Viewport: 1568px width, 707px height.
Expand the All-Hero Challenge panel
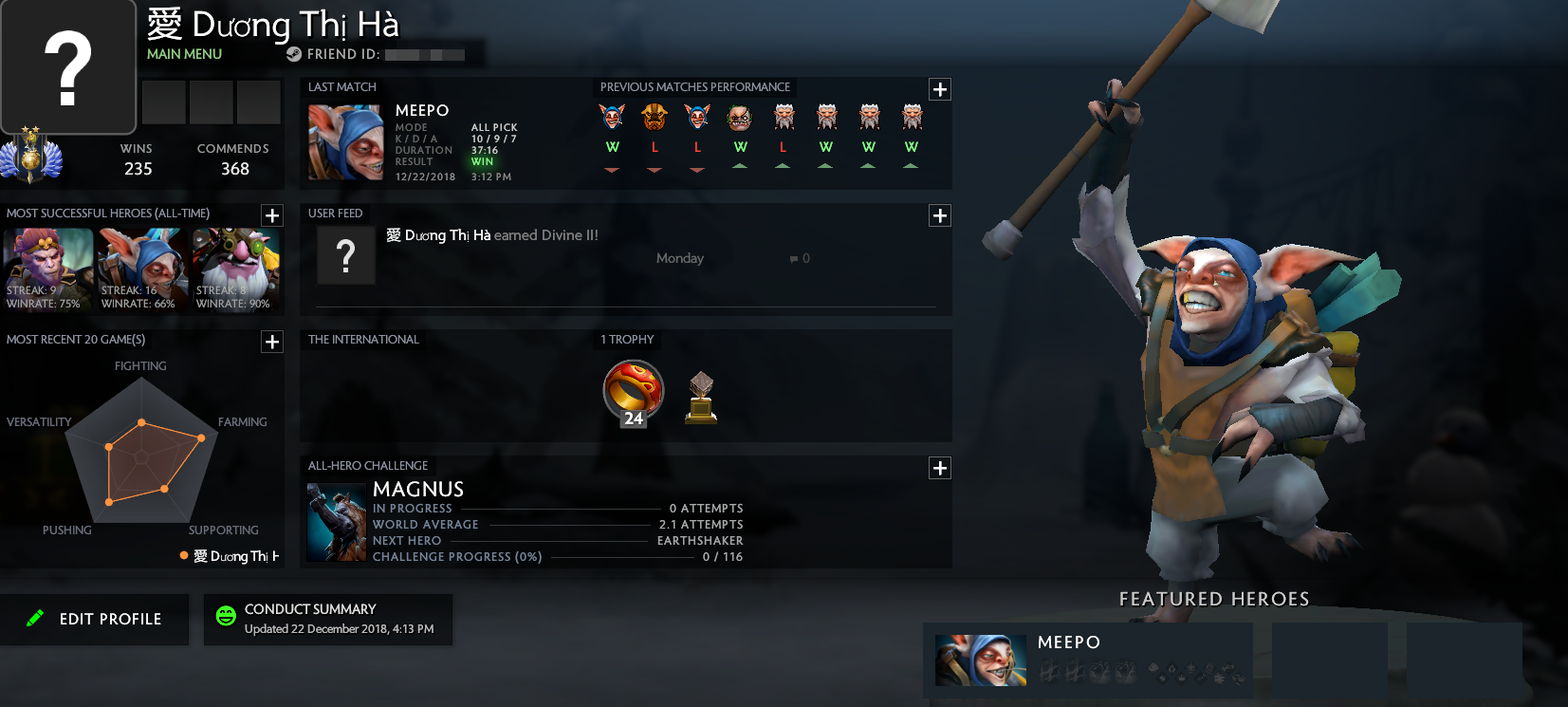[x=939, y=468]
